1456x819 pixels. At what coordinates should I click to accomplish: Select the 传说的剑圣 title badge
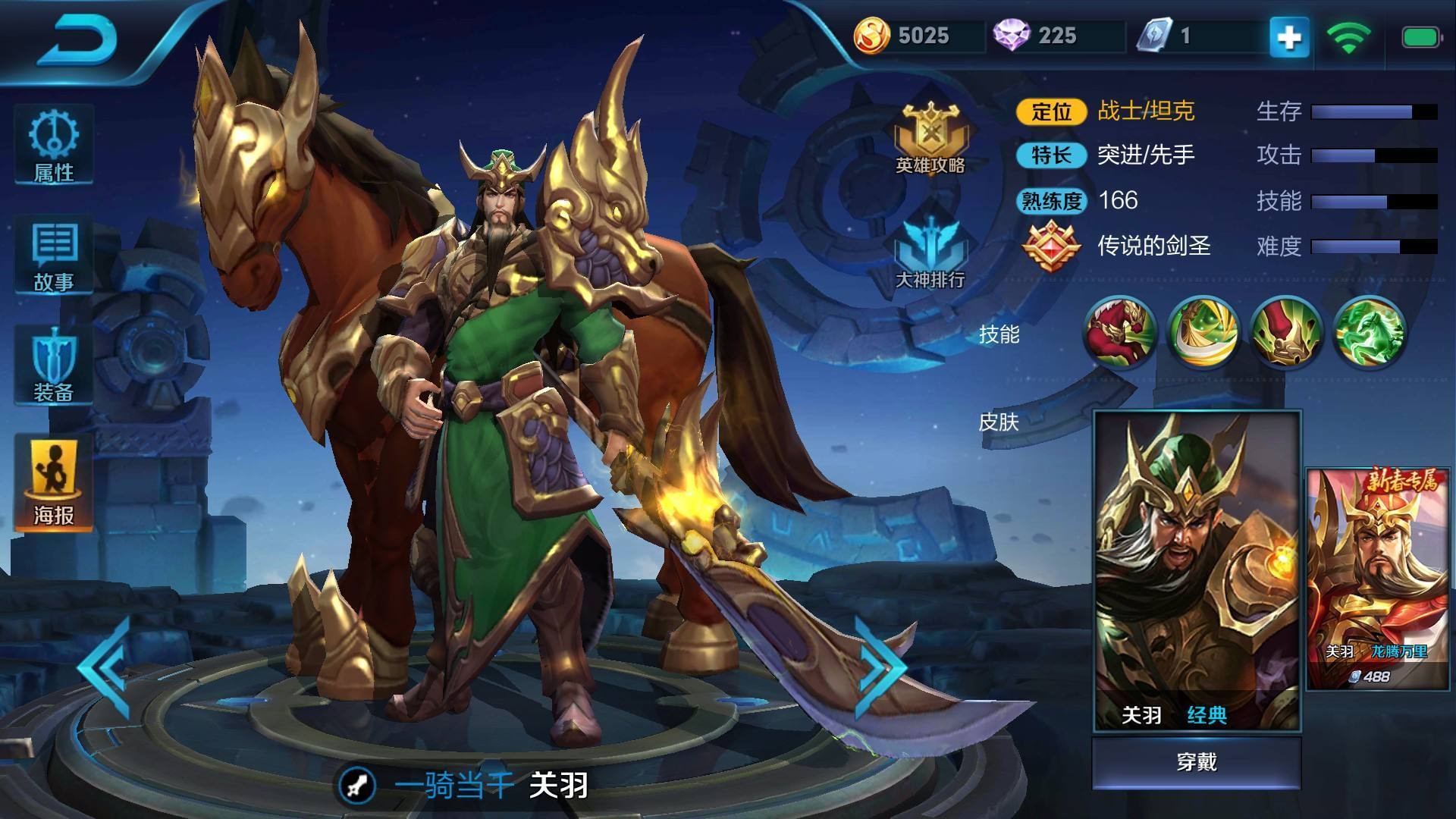(x=1052, y=245)
